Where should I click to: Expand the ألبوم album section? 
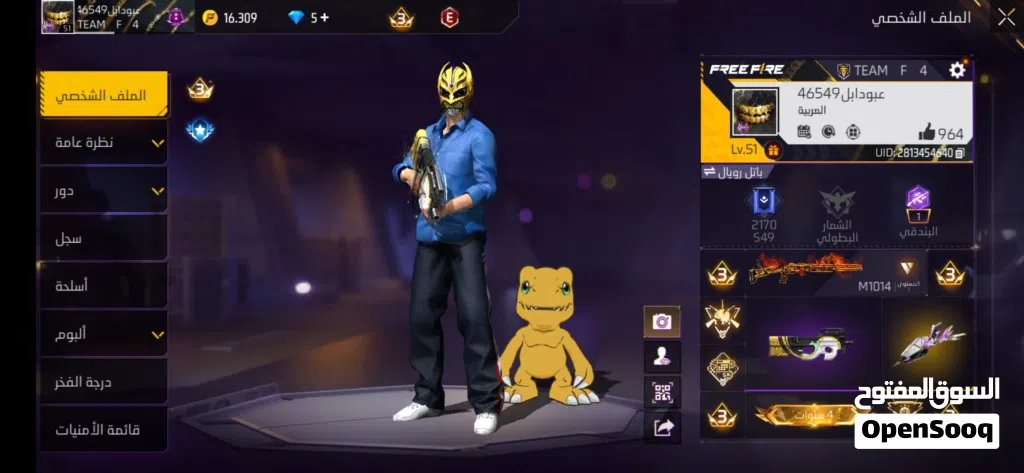pyautogui.click(x=102, y=333)
